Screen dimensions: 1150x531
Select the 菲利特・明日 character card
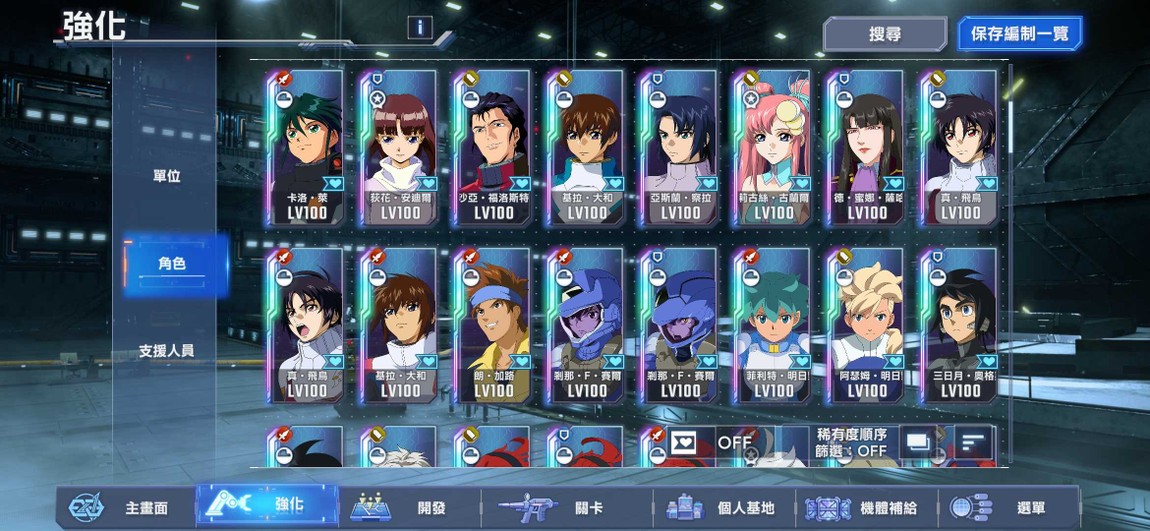[773, 325]
